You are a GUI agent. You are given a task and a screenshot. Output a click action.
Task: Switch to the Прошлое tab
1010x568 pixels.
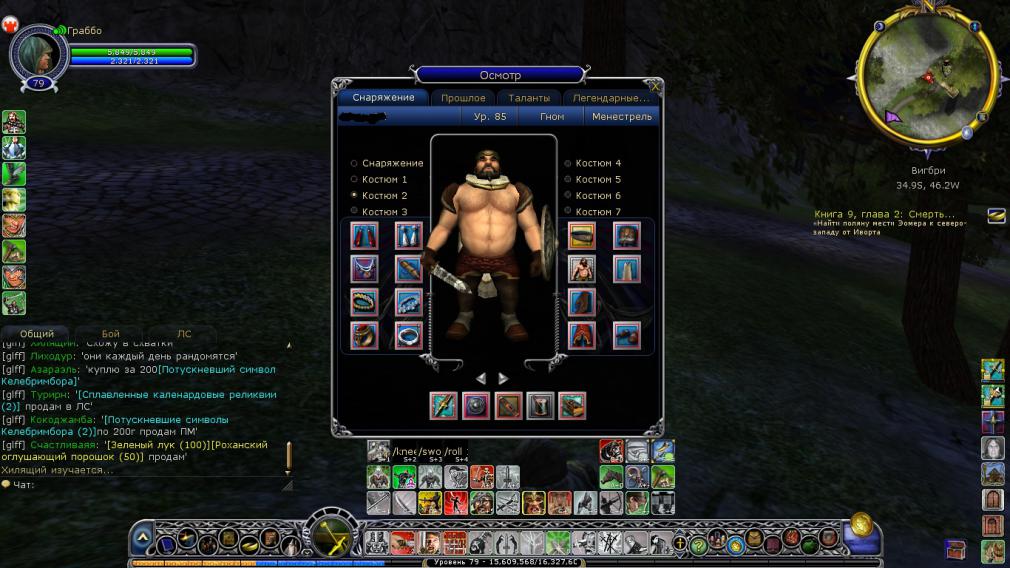coord(463,98)
